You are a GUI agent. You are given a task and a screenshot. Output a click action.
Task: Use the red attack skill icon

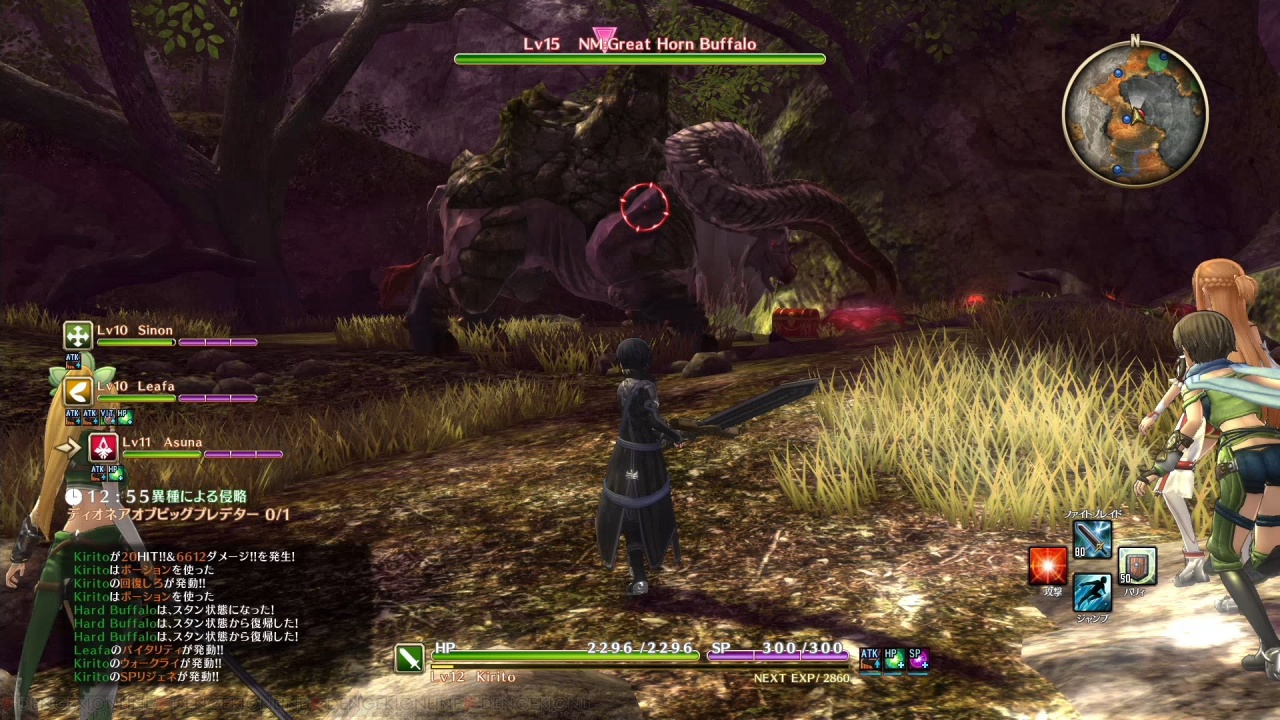coord(1048,566)
